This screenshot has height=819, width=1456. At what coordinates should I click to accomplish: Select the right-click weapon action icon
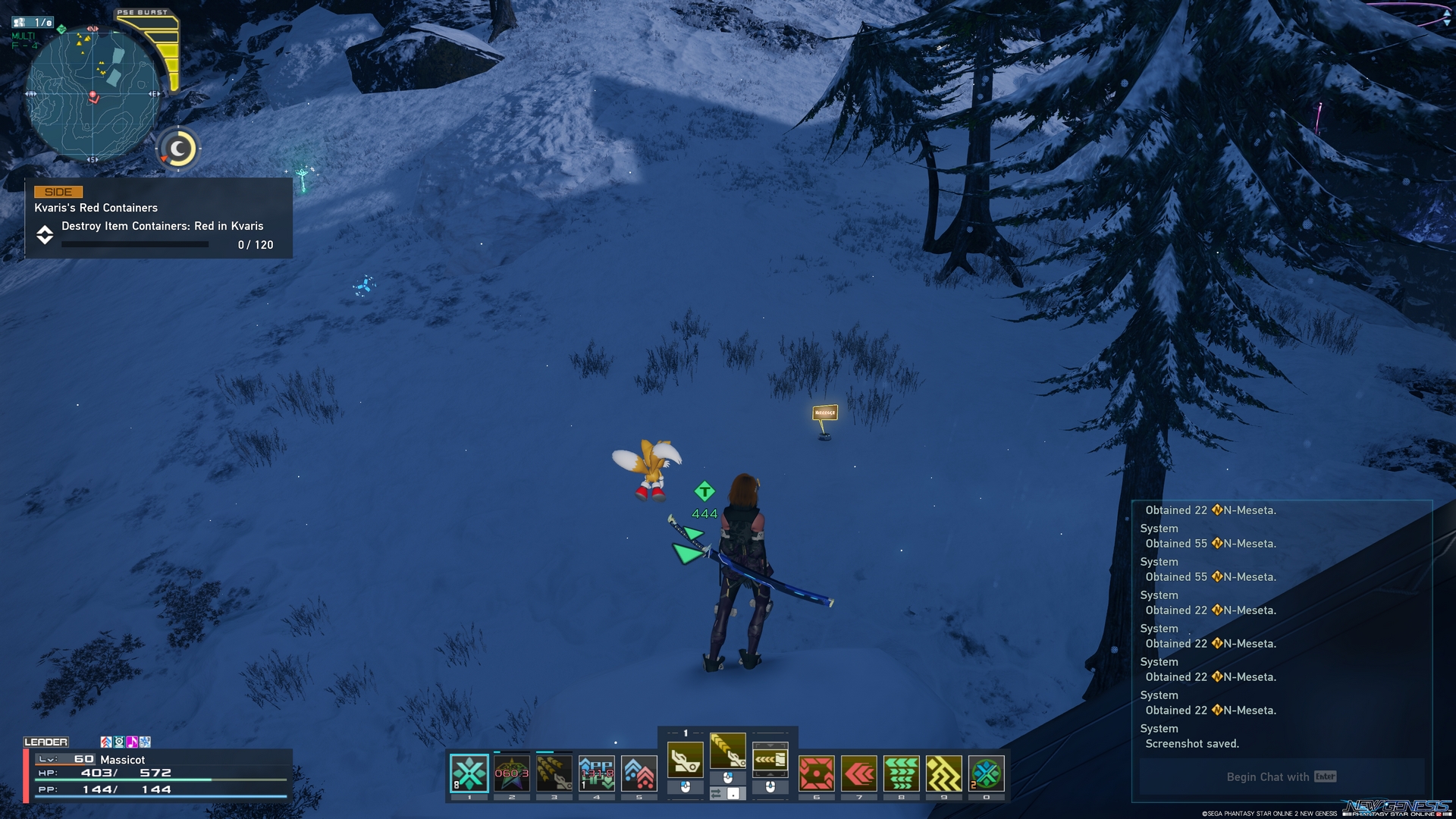(770, 758)
